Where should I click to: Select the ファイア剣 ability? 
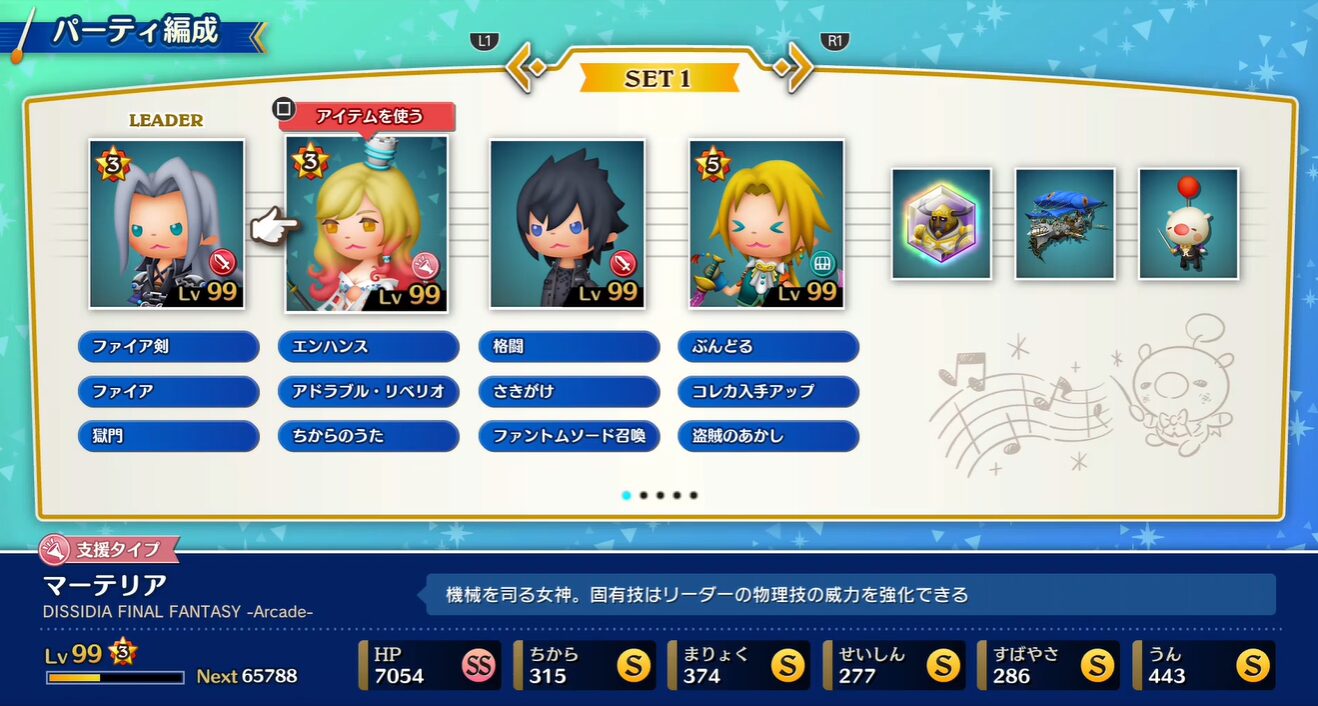(168, 347)
